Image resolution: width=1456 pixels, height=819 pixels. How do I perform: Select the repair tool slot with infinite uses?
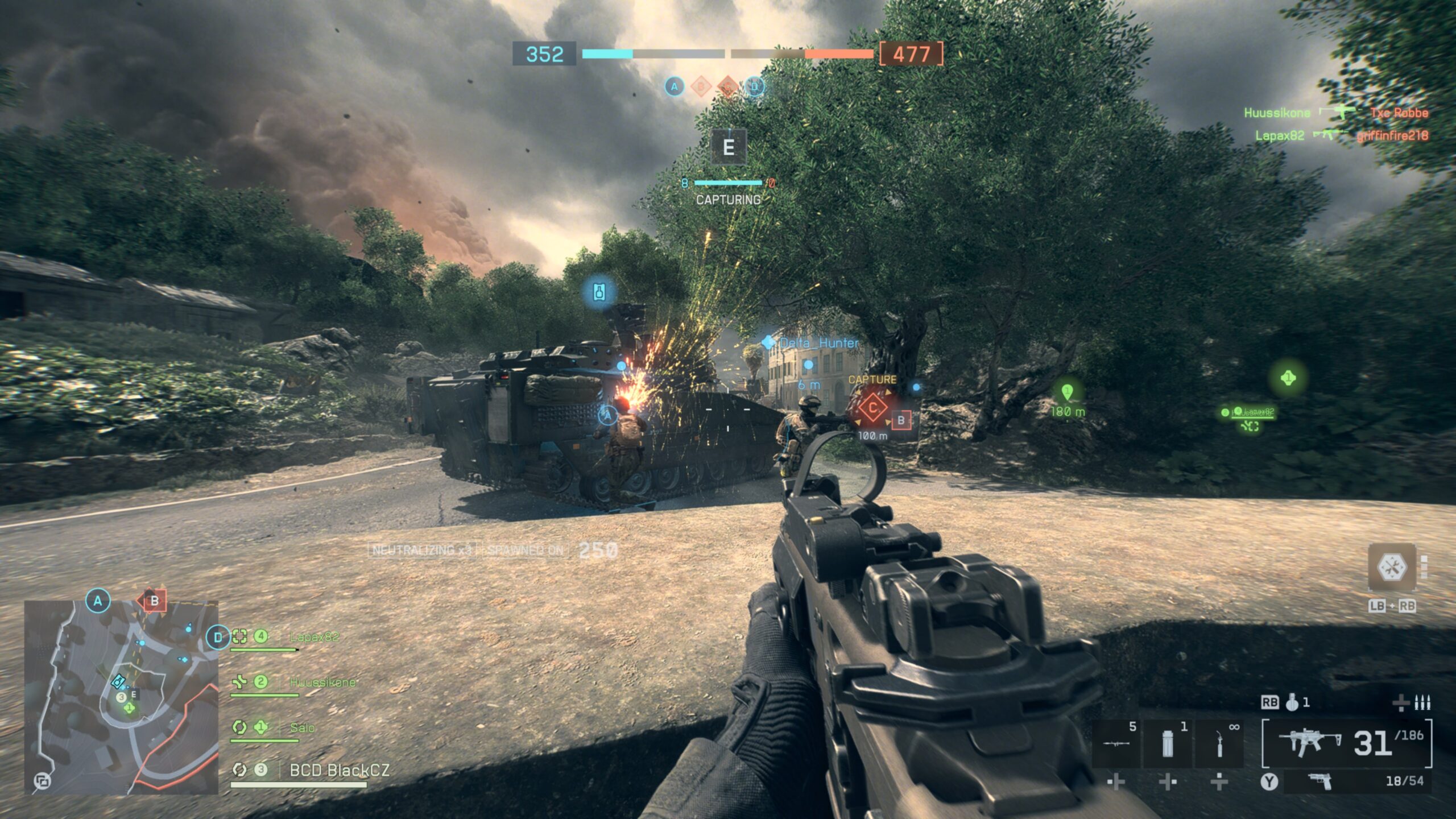coord(1219,743)
